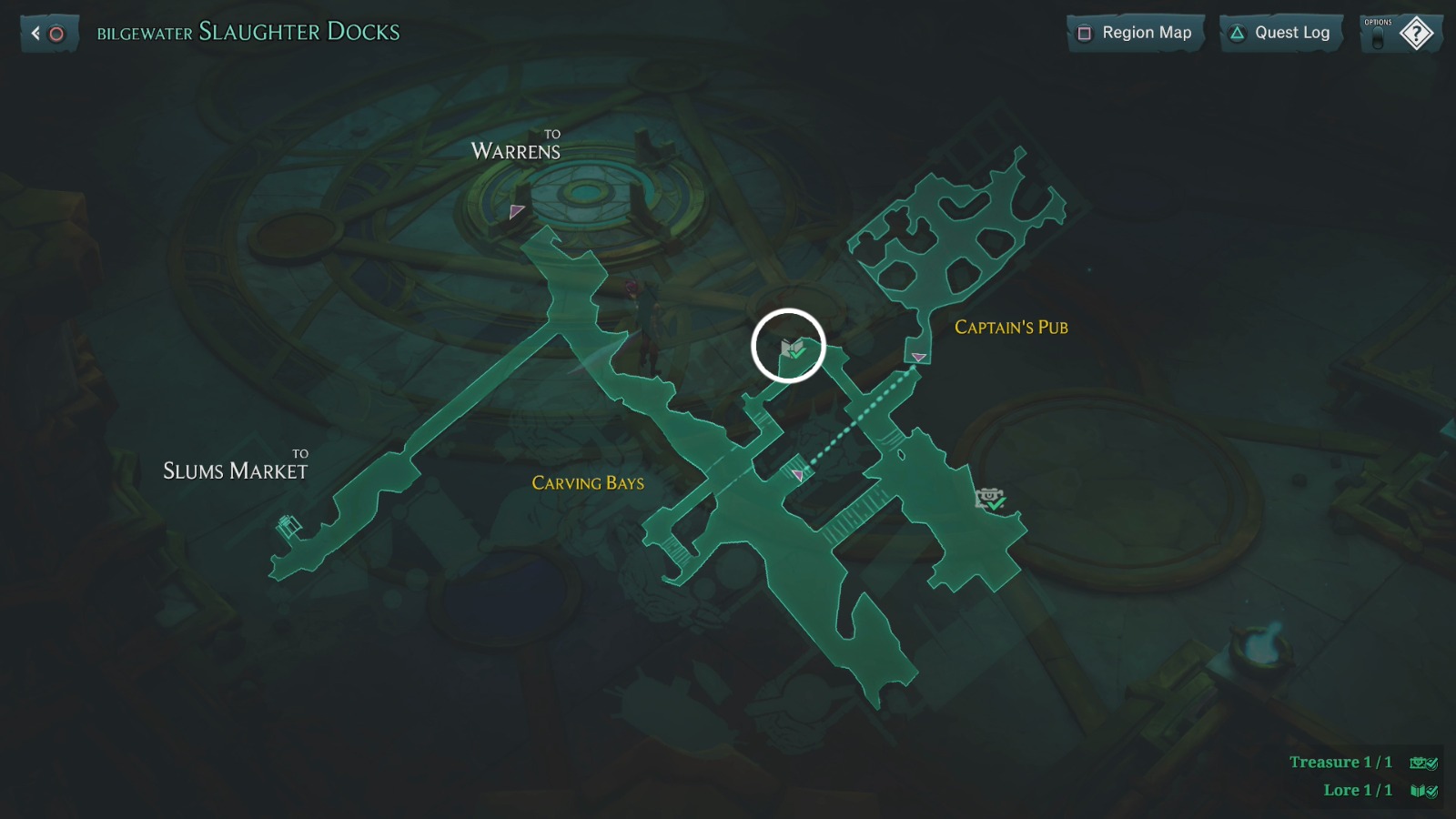Click the triangle button glyph on Quest Log
1456x819 pixels.
click(1237, 33)
